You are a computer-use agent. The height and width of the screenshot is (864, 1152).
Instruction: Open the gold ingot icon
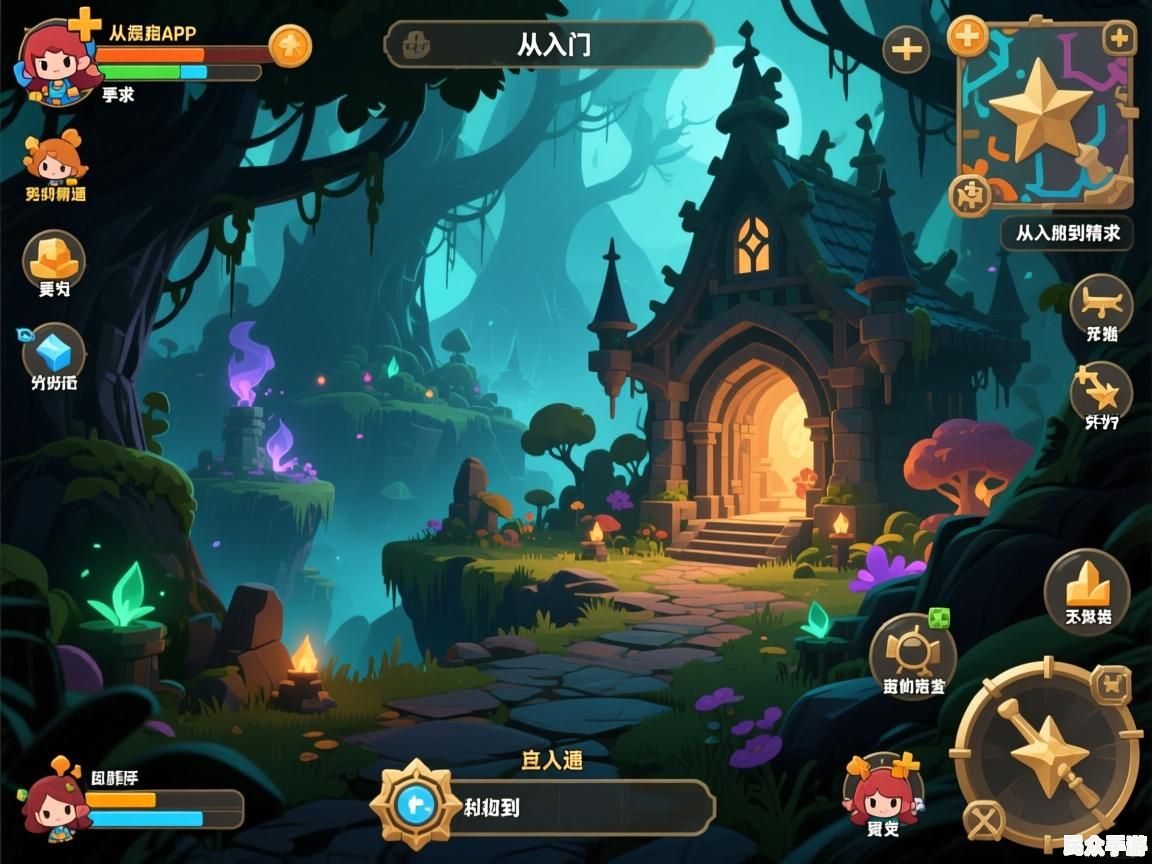click(54, 258)
